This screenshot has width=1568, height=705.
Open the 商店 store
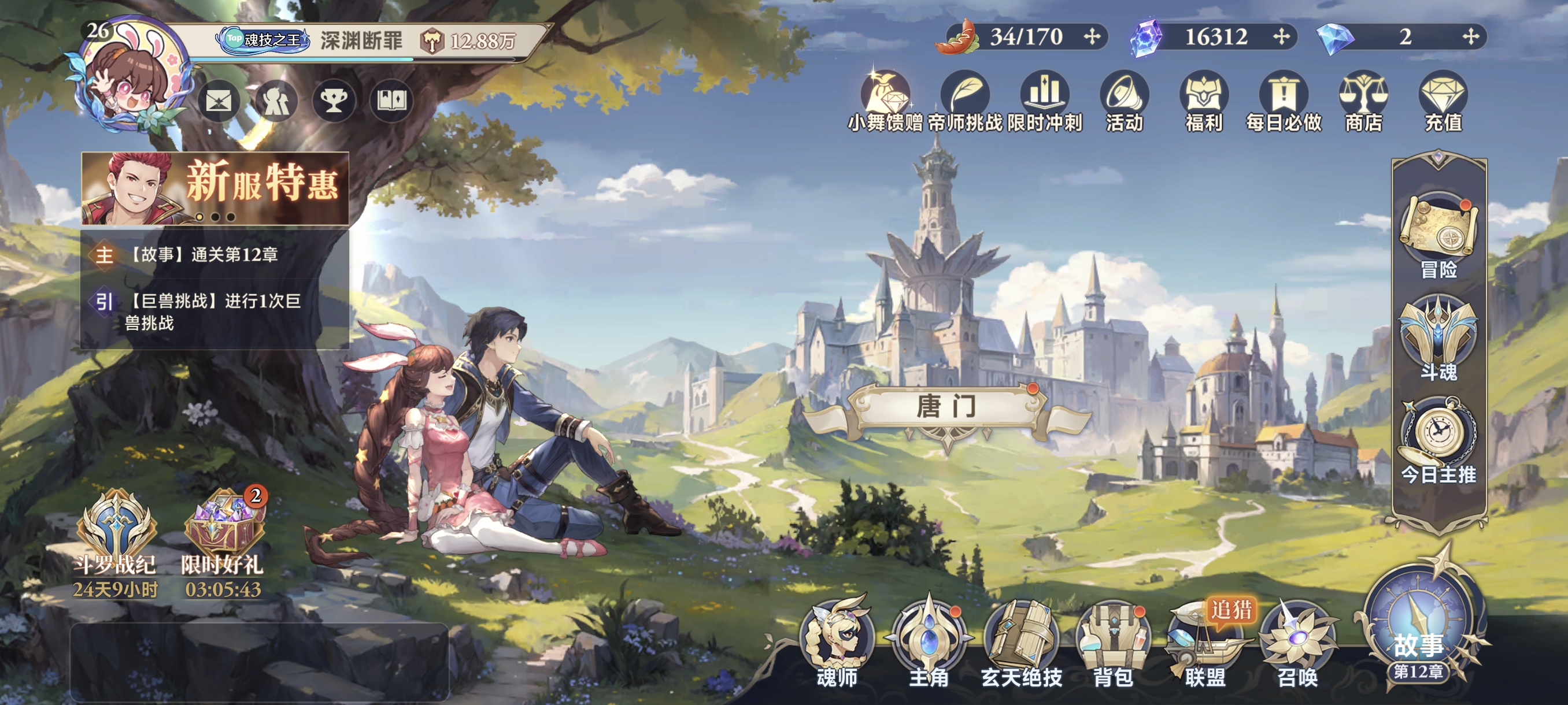coord(1363,101)
